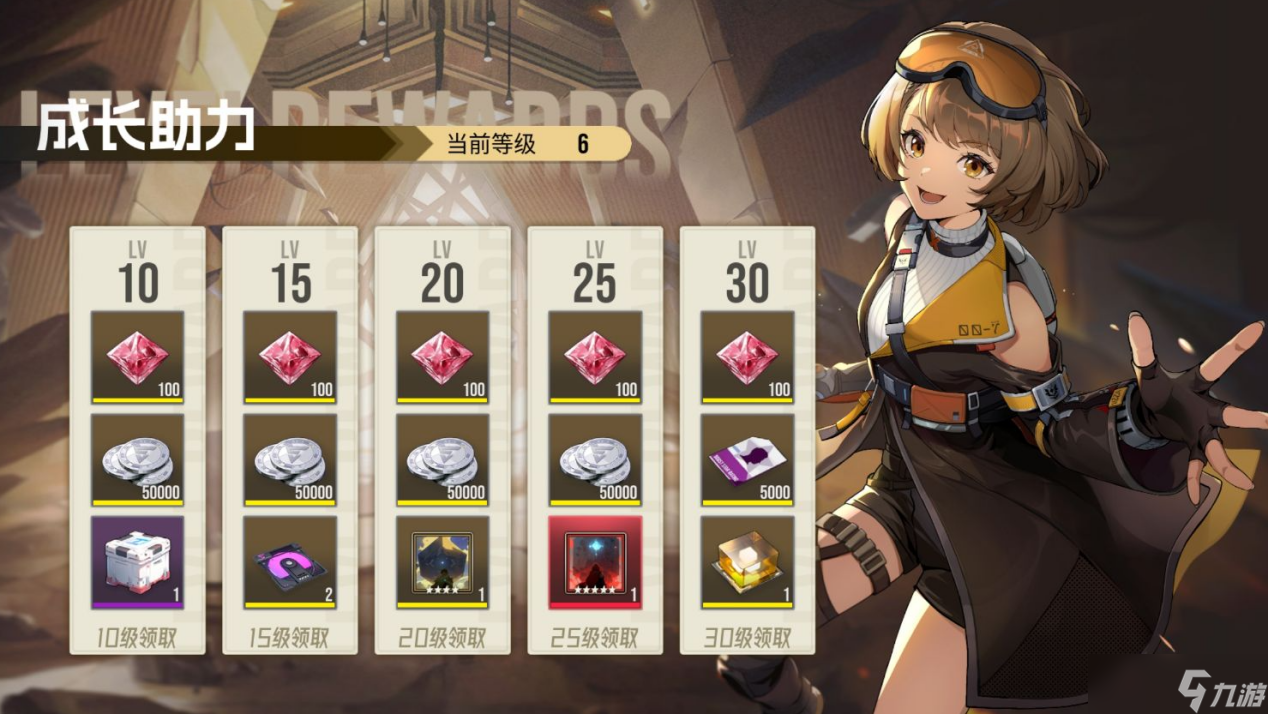View the pink magnet device reward in LV 15
The width and height of the screenshot is (1268, 714).
[290, 562]
